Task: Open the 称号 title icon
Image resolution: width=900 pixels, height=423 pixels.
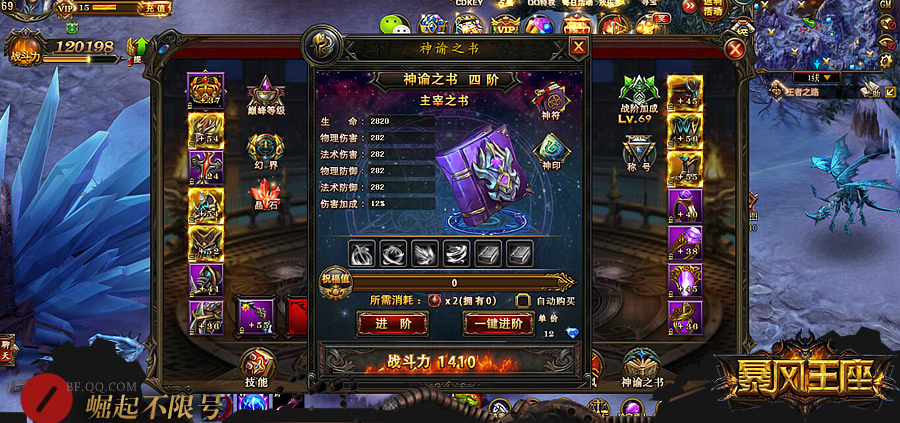Action: point(638,152)
